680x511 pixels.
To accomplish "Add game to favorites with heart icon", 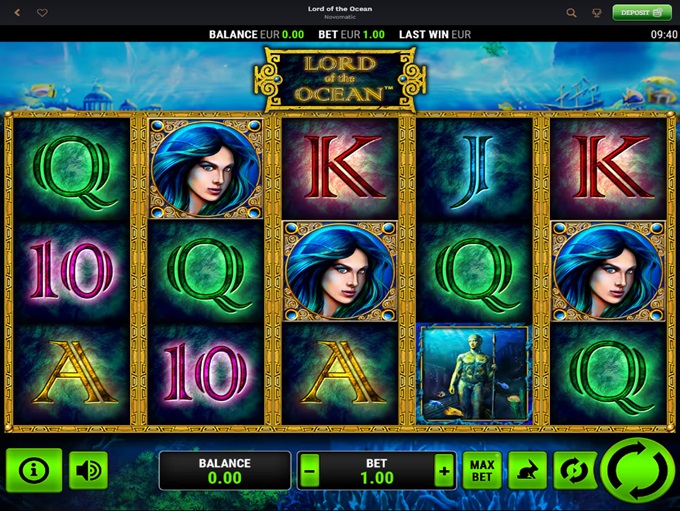I will [x=42, y=13].
